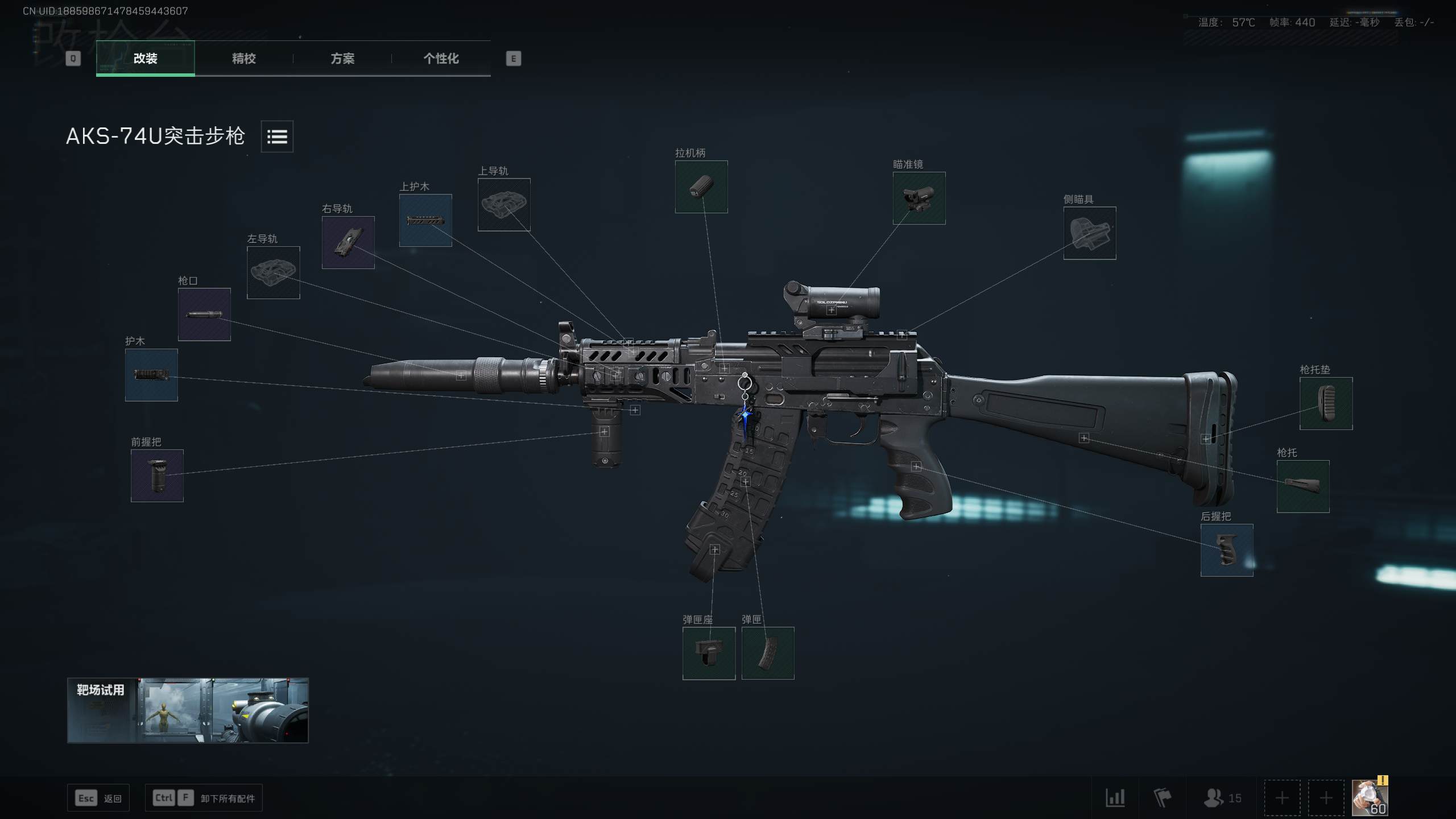Switch to the 个性化 tab
The width and height of the screenshot is (1456, 819).
tap(441, 59)
